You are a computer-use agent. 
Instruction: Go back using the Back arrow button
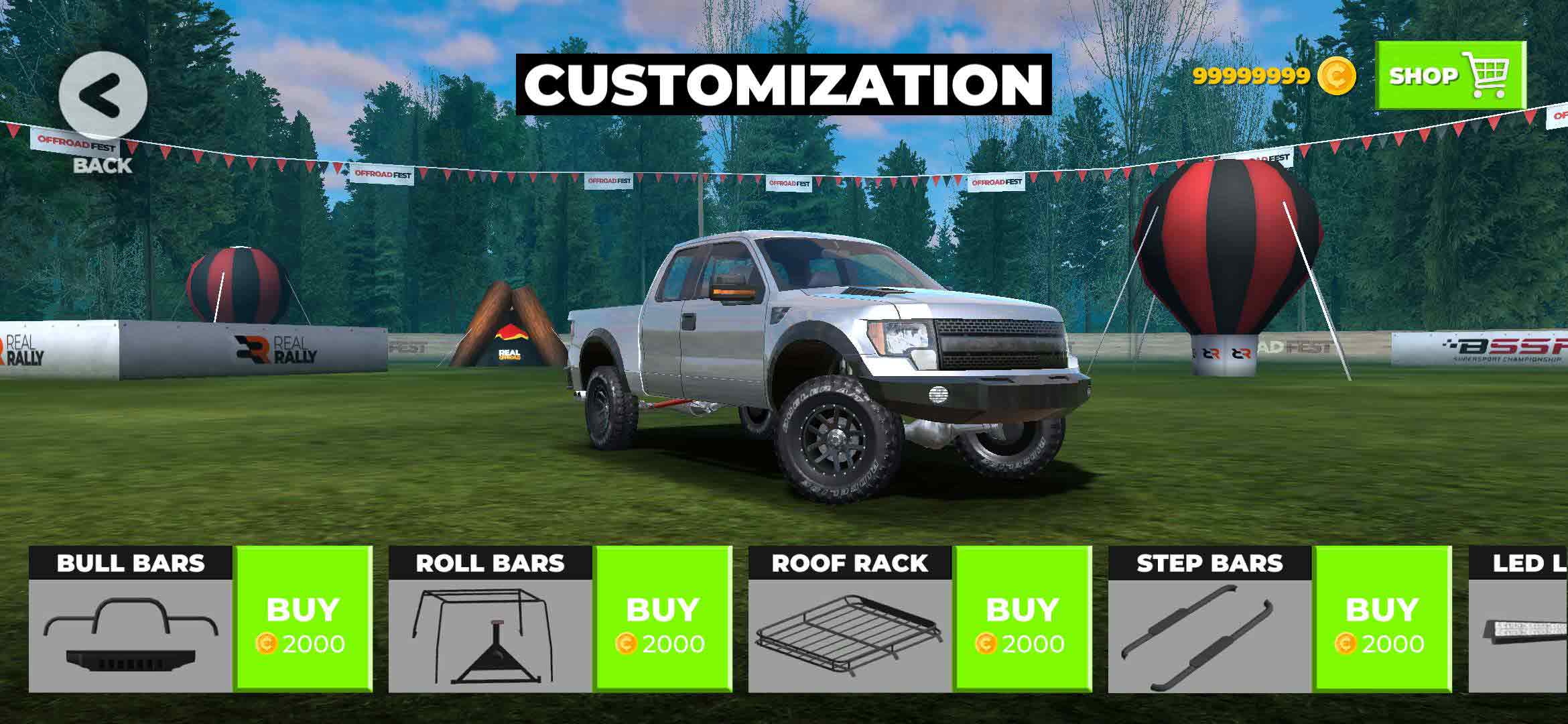(103, 95)
